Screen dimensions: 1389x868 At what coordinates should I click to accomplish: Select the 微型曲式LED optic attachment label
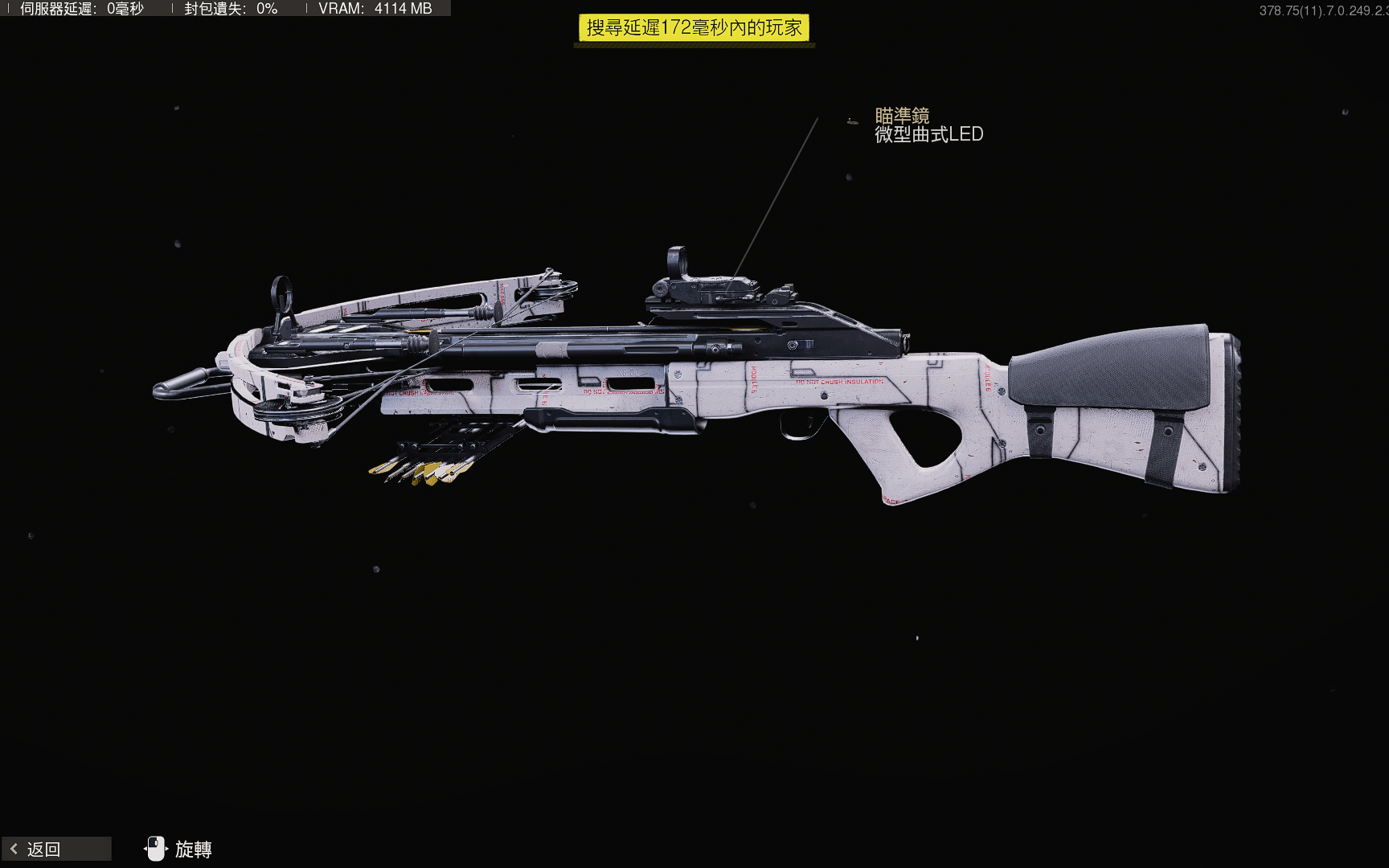click(x=928, y=134)
